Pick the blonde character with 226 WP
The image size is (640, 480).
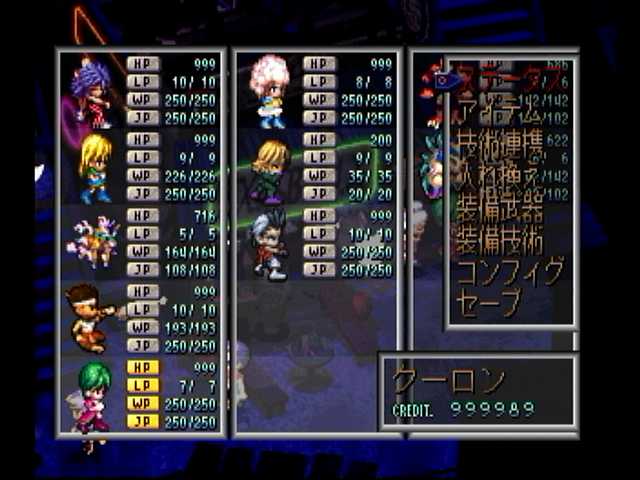(93, 167)
